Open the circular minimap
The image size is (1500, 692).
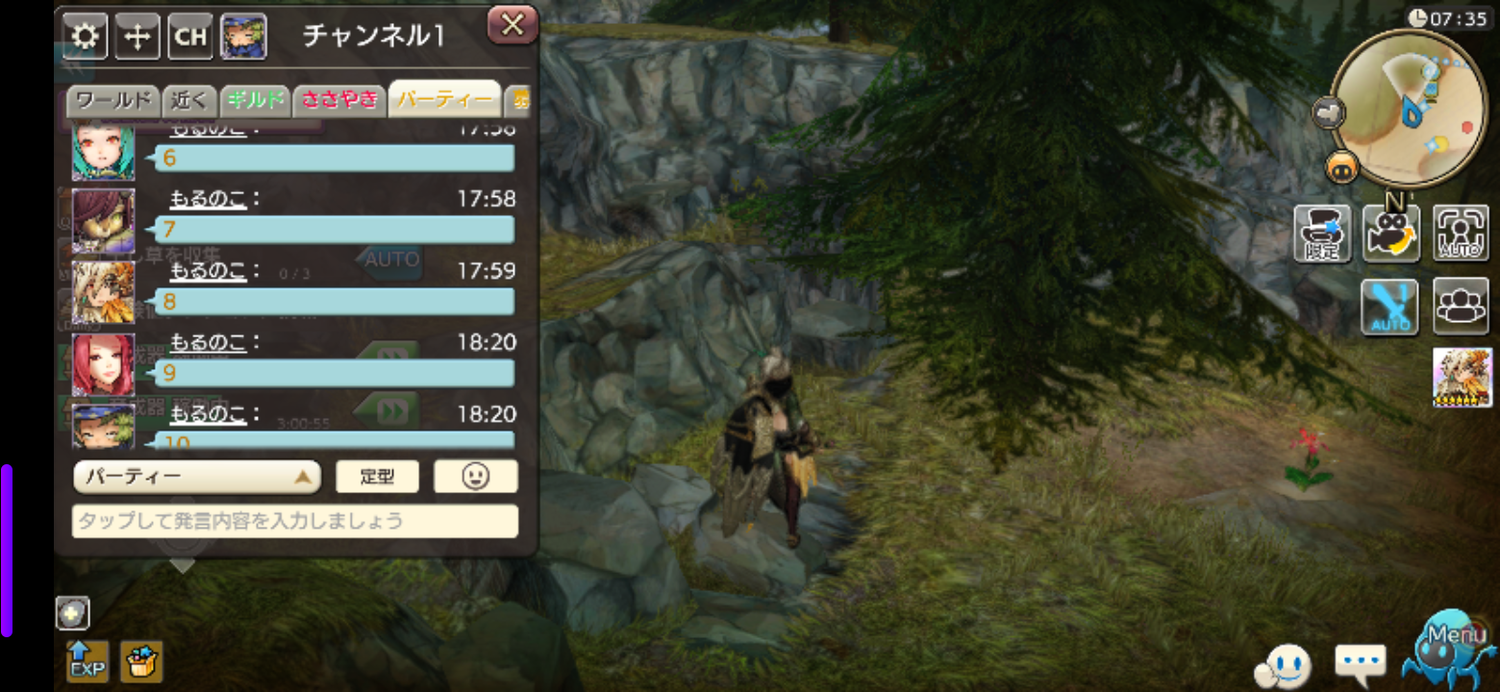pos(1408,108)
